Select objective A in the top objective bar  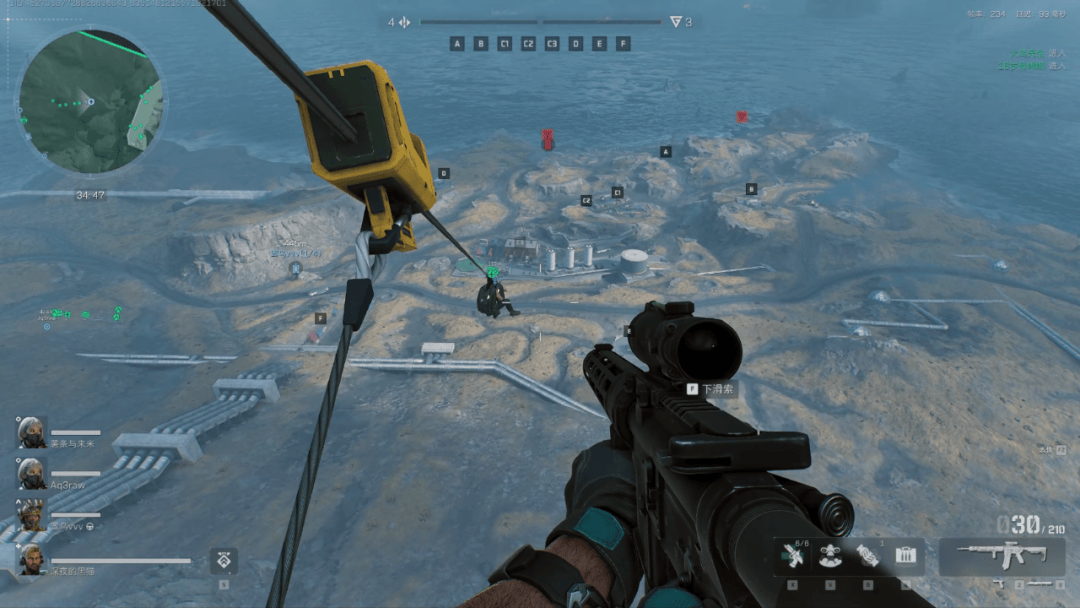click(x=457, y=44)
